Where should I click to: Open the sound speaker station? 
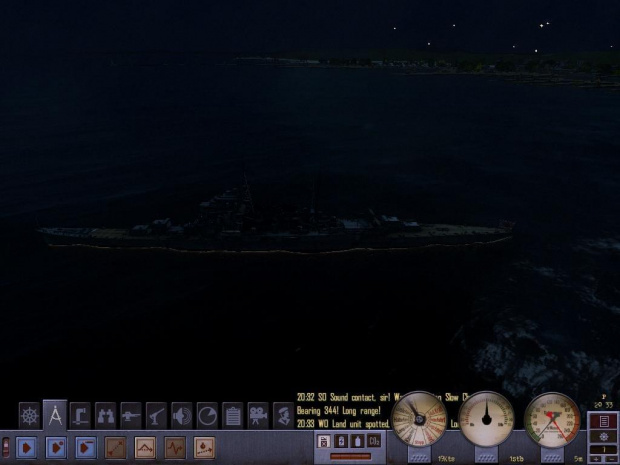(x=181, y=415)
